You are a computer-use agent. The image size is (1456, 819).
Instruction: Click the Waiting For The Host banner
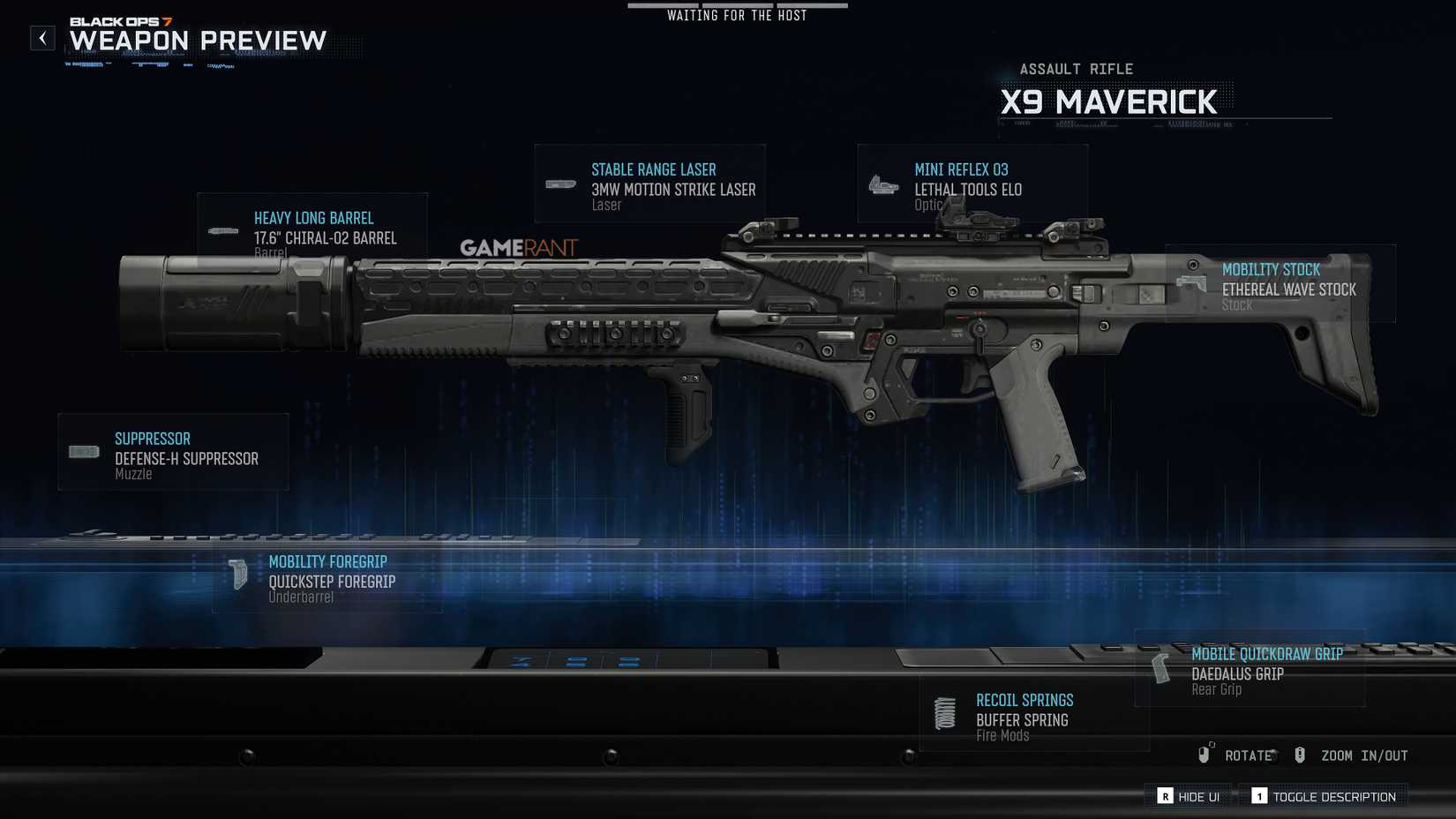click(738, 14)
